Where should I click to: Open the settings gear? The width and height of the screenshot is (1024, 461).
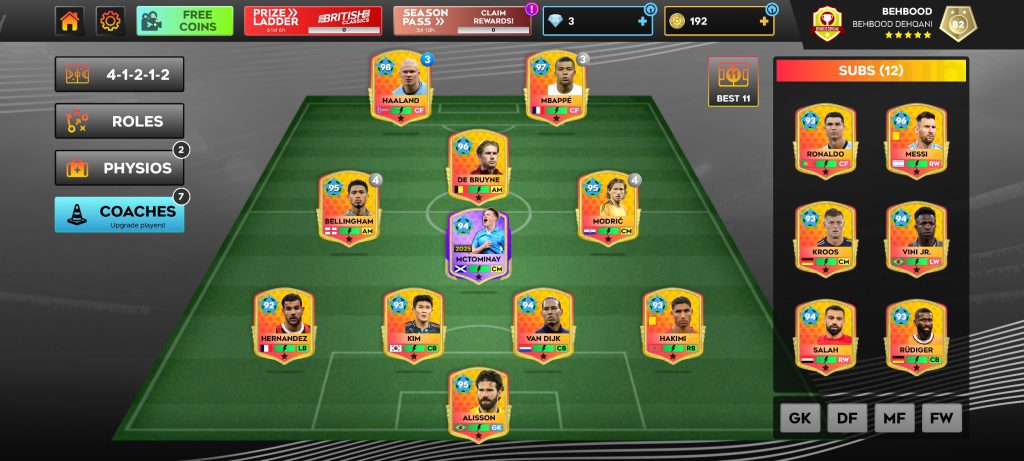(x=109, y=21)
